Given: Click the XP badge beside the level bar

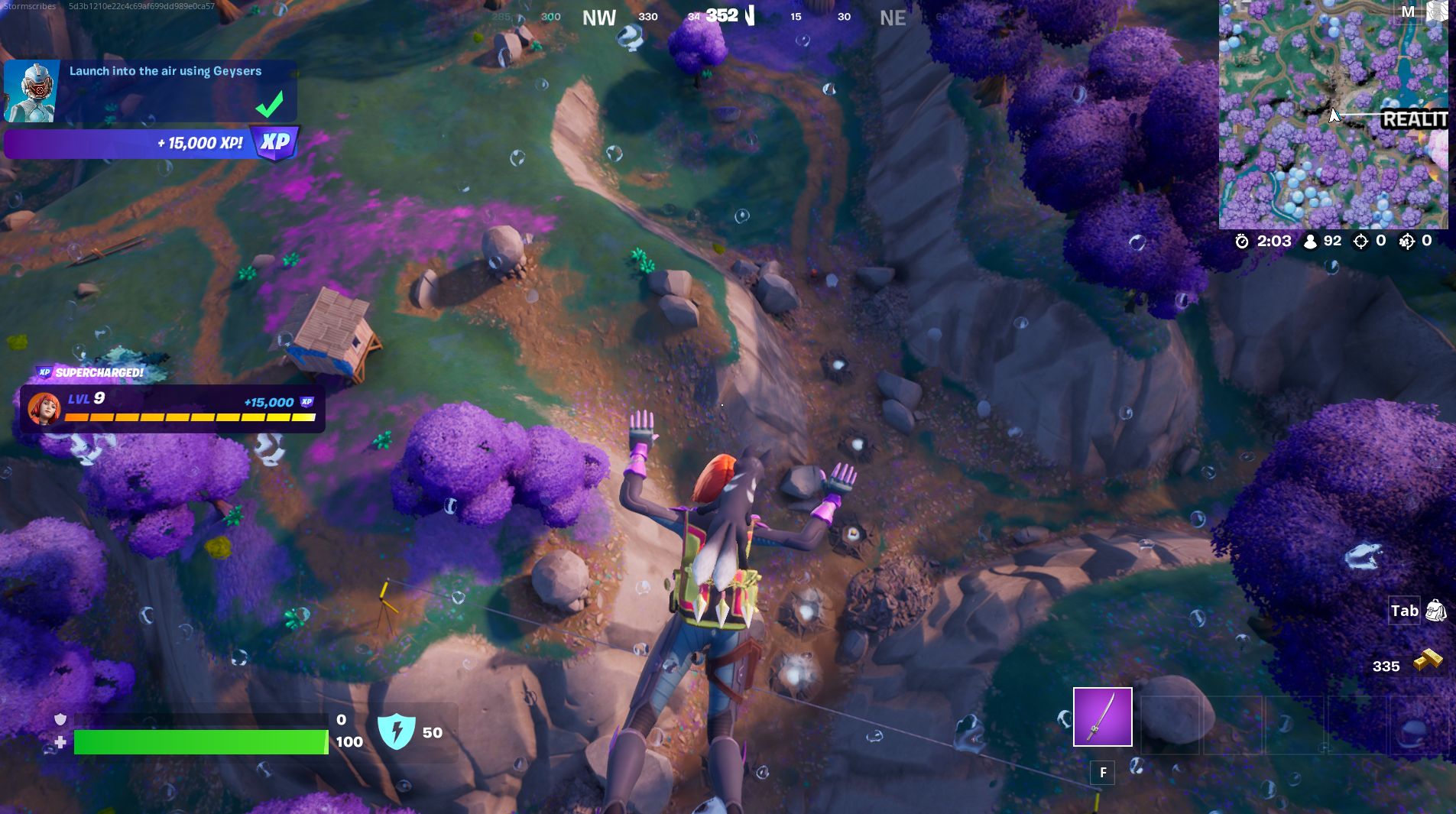Looking at the screenshot, I should 306,401.
